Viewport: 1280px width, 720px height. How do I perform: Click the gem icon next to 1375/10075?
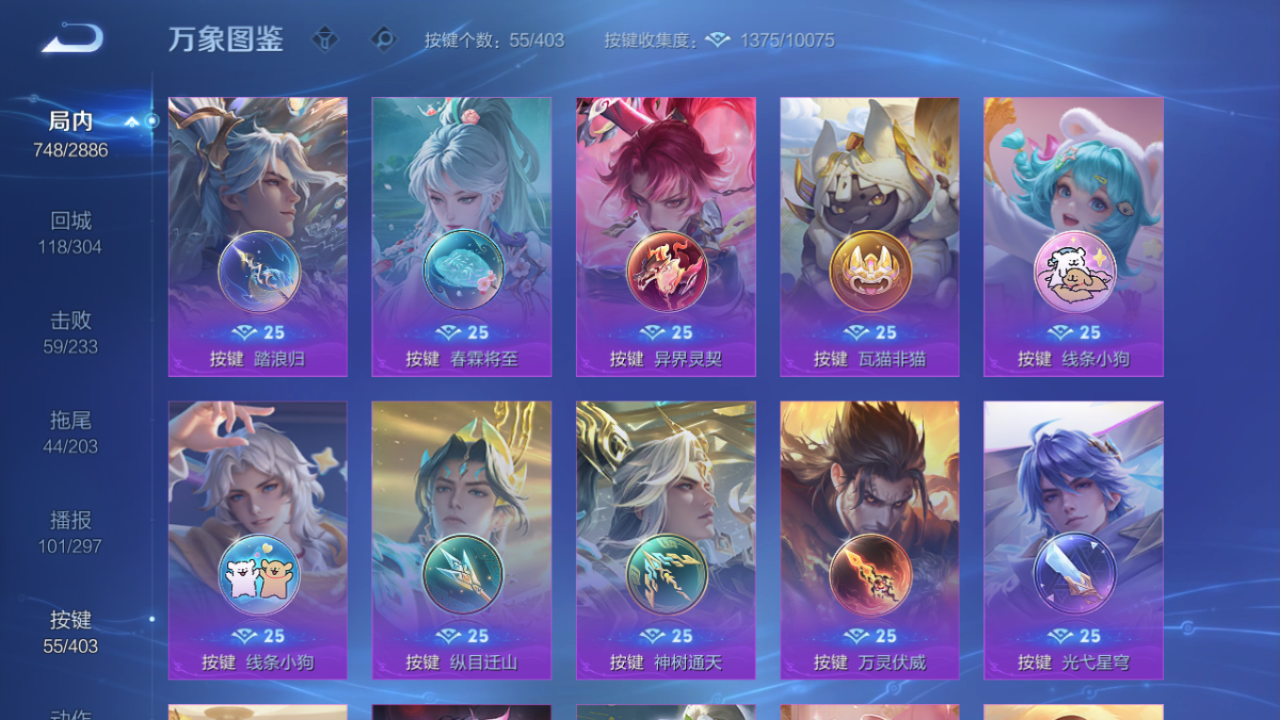point(716,40)
